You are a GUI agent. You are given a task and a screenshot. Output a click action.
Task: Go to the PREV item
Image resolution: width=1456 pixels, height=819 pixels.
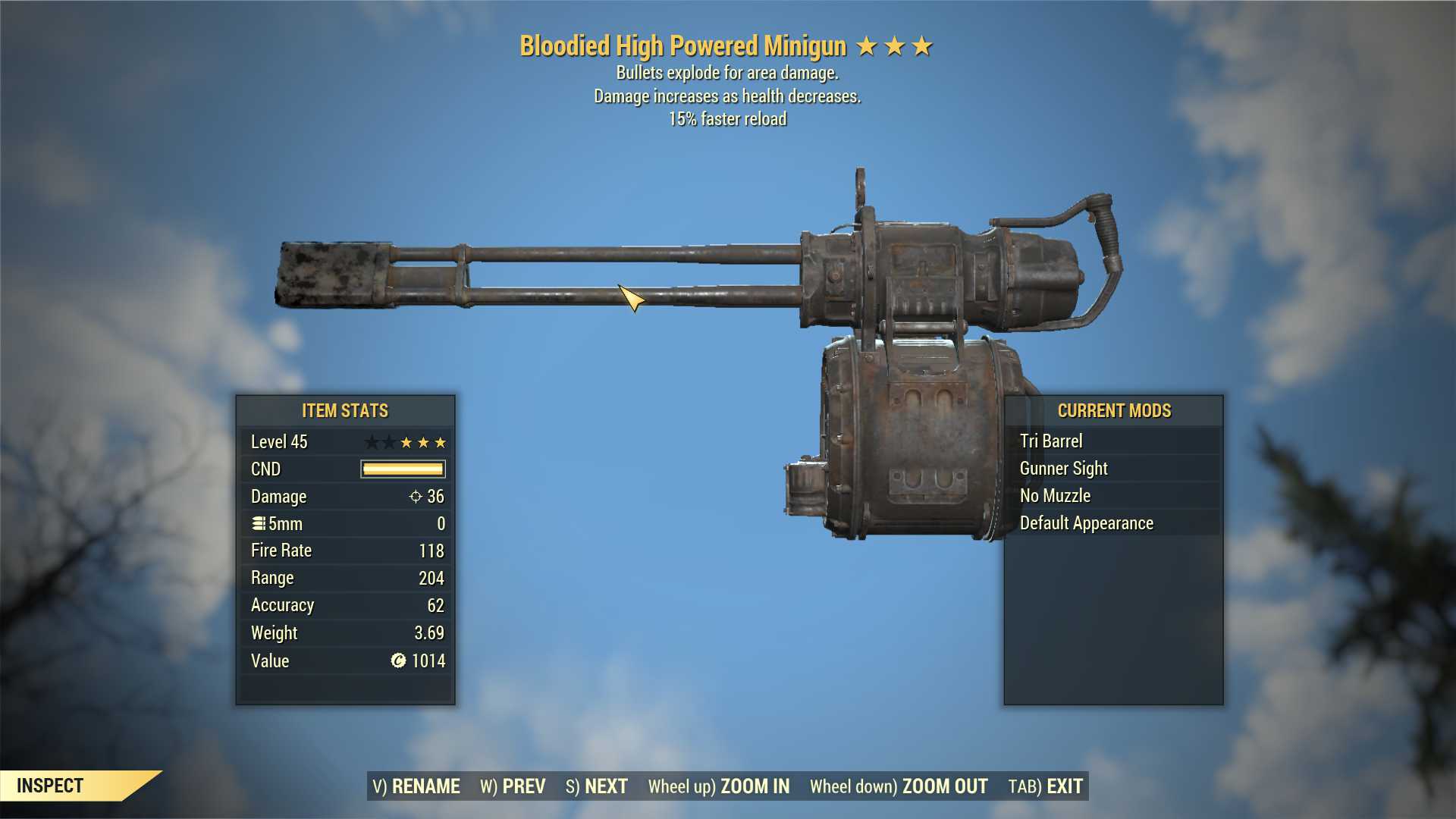(513, 786)
